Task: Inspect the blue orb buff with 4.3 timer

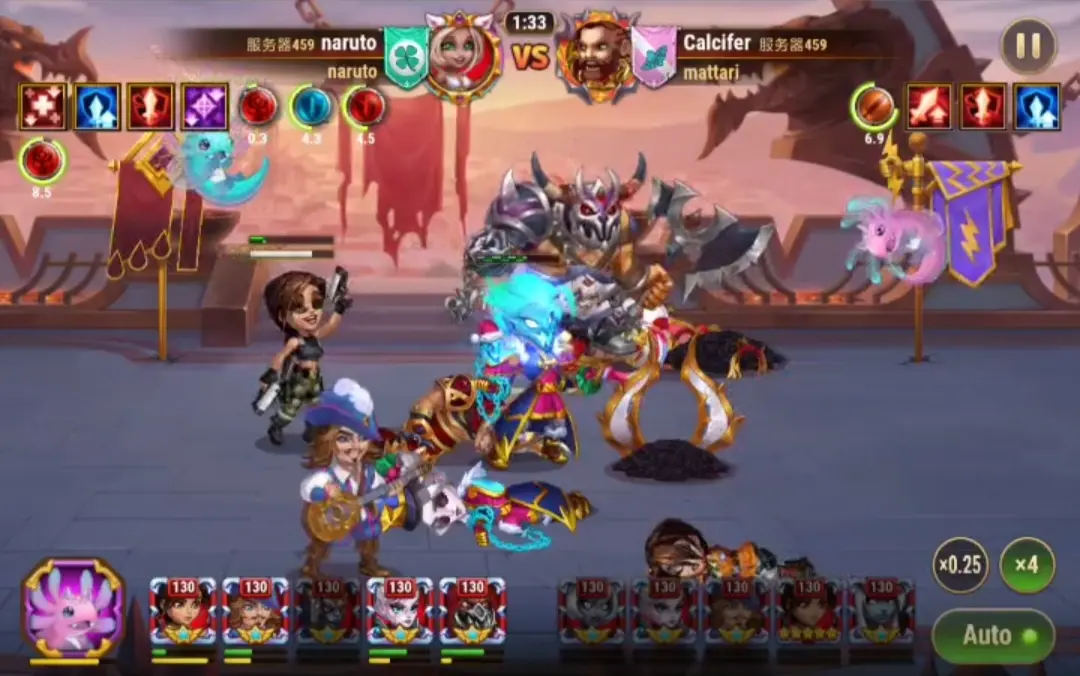Action: pos(311,107)
